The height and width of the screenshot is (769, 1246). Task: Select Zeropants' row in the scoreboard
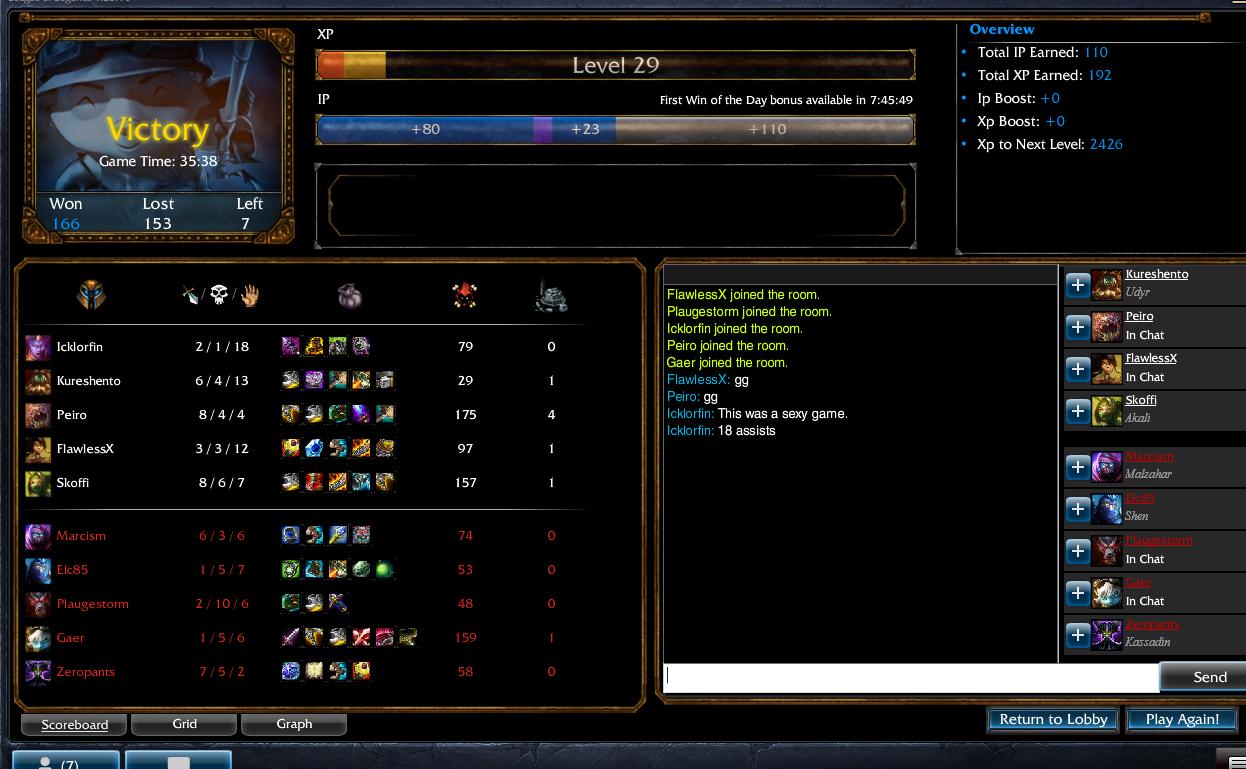tap(86, 672)
